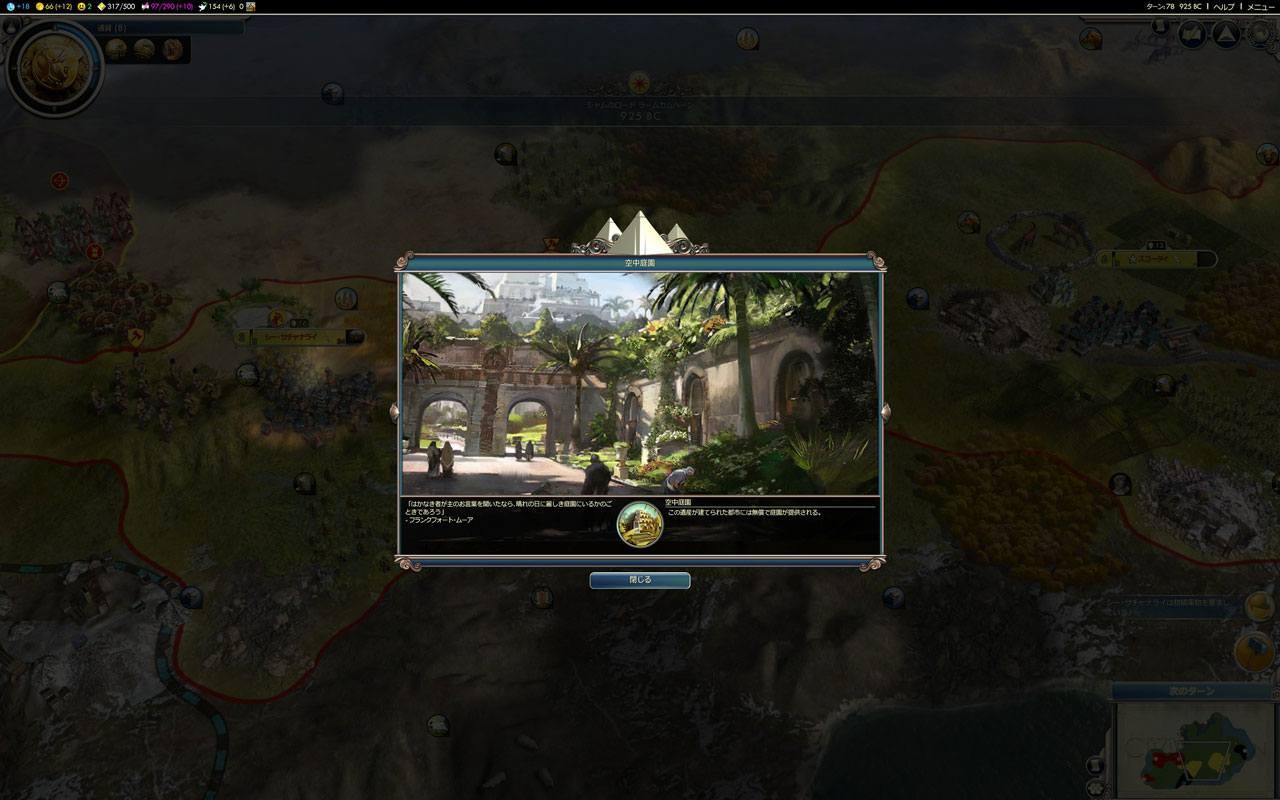
Task: Open the science per turn indicator
Action: click(x=16, y=6)
